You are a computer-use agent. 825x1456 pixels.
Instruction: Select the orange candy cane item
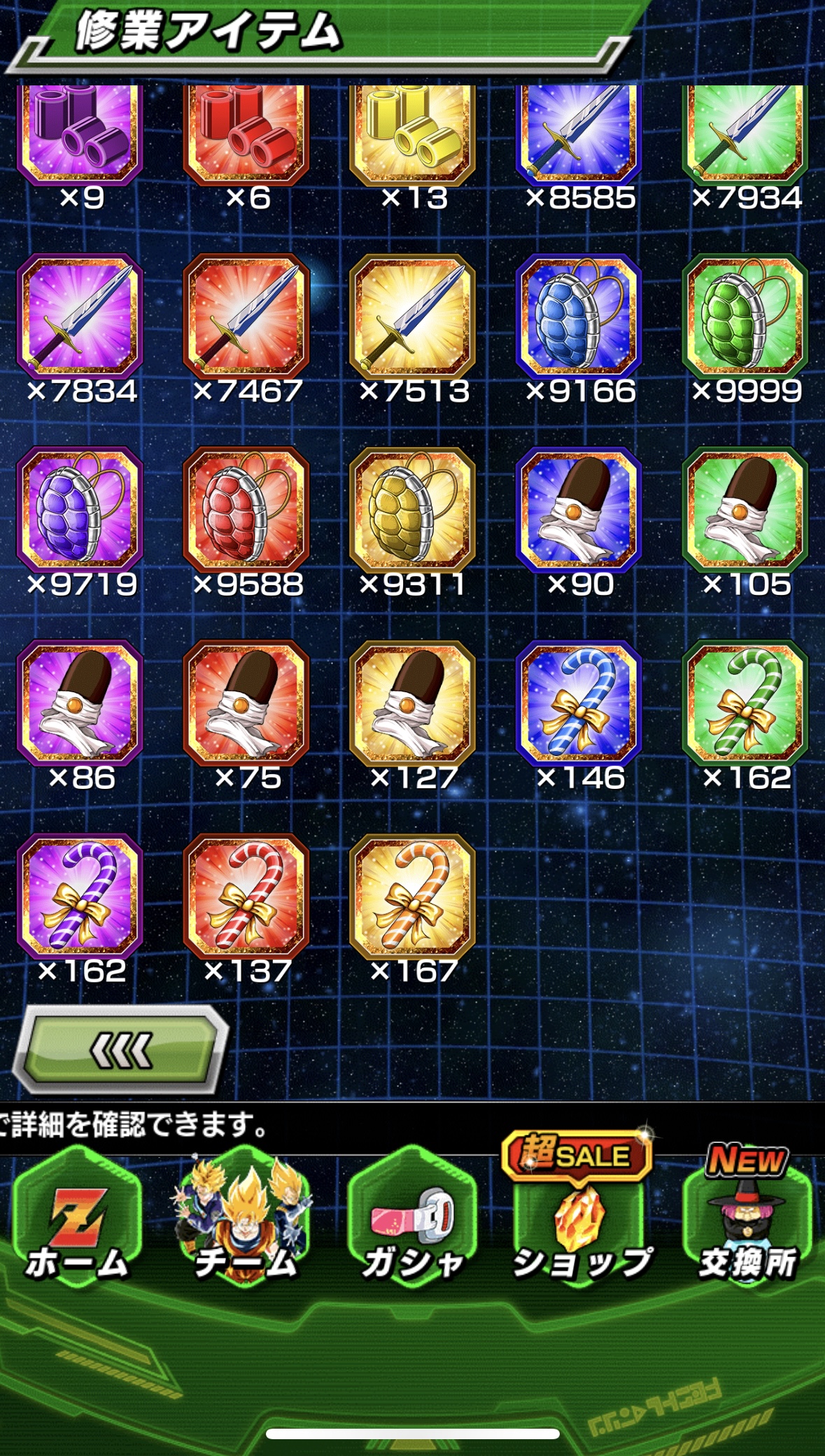pyautogui.click(x=413, y=896)
